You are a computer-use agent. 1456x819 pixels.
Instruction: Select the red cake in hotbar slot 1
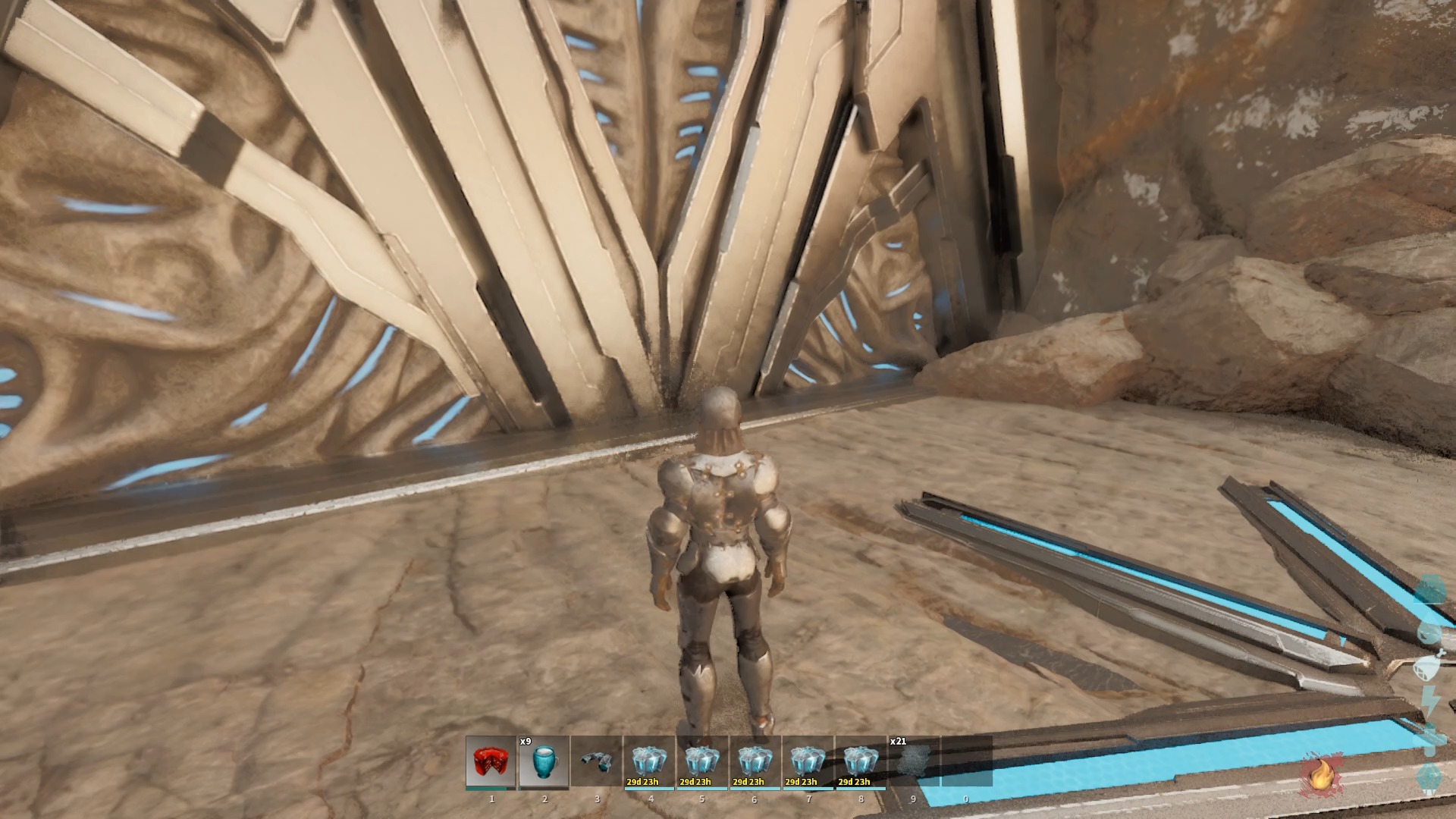[x=491, y=762]
